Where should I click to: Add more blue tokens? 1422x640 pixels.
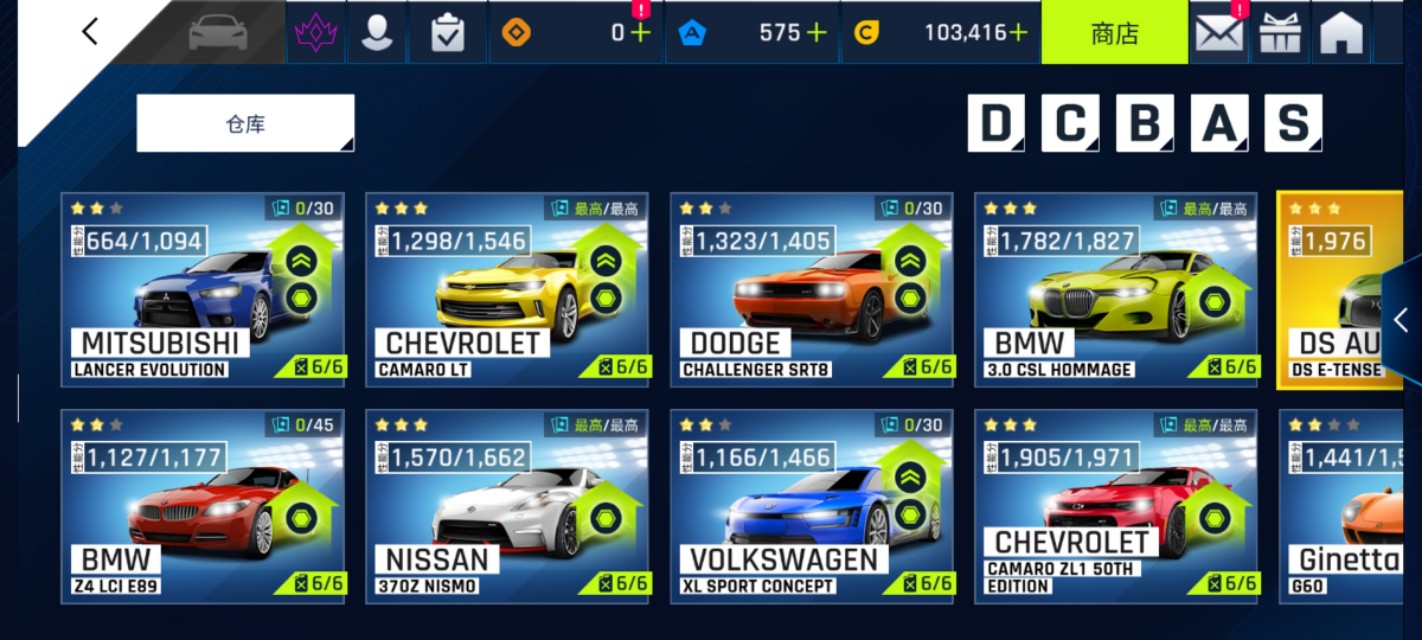pyautogui.click(x=817, y=32)
